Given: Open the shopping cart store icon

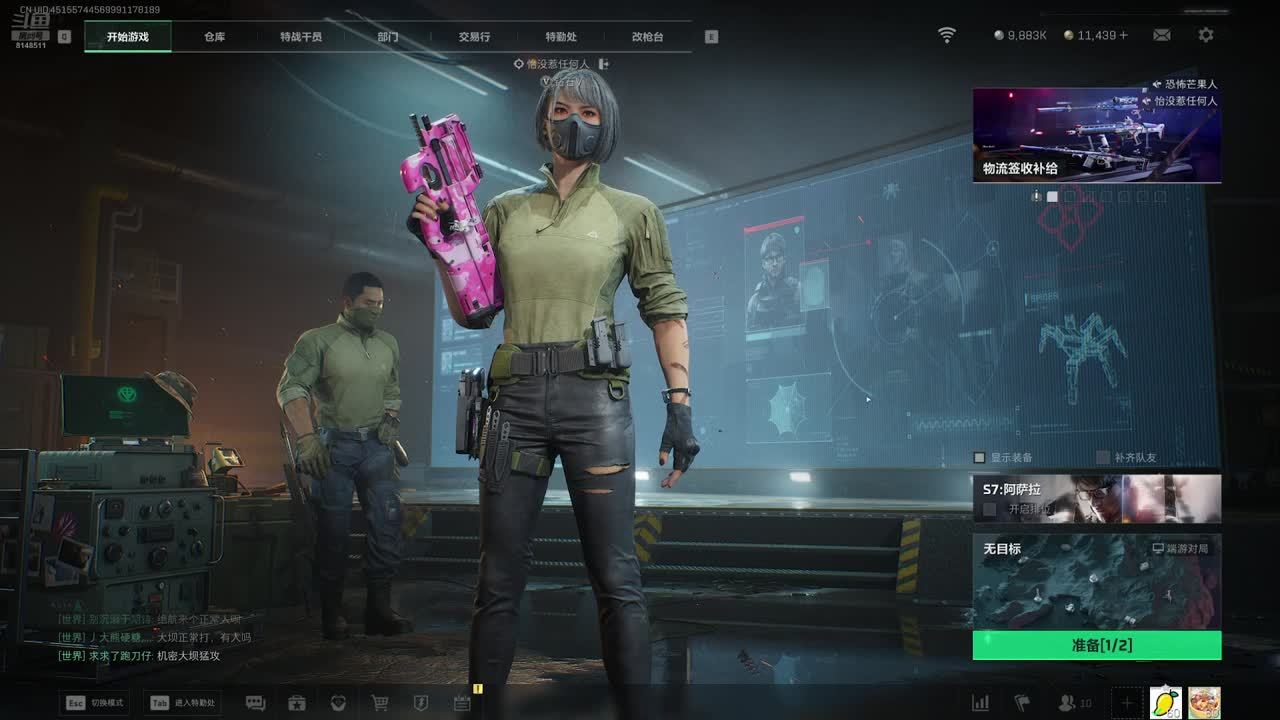Looking at the screenshot, I should pyautogui.click(x=380, y=703).
